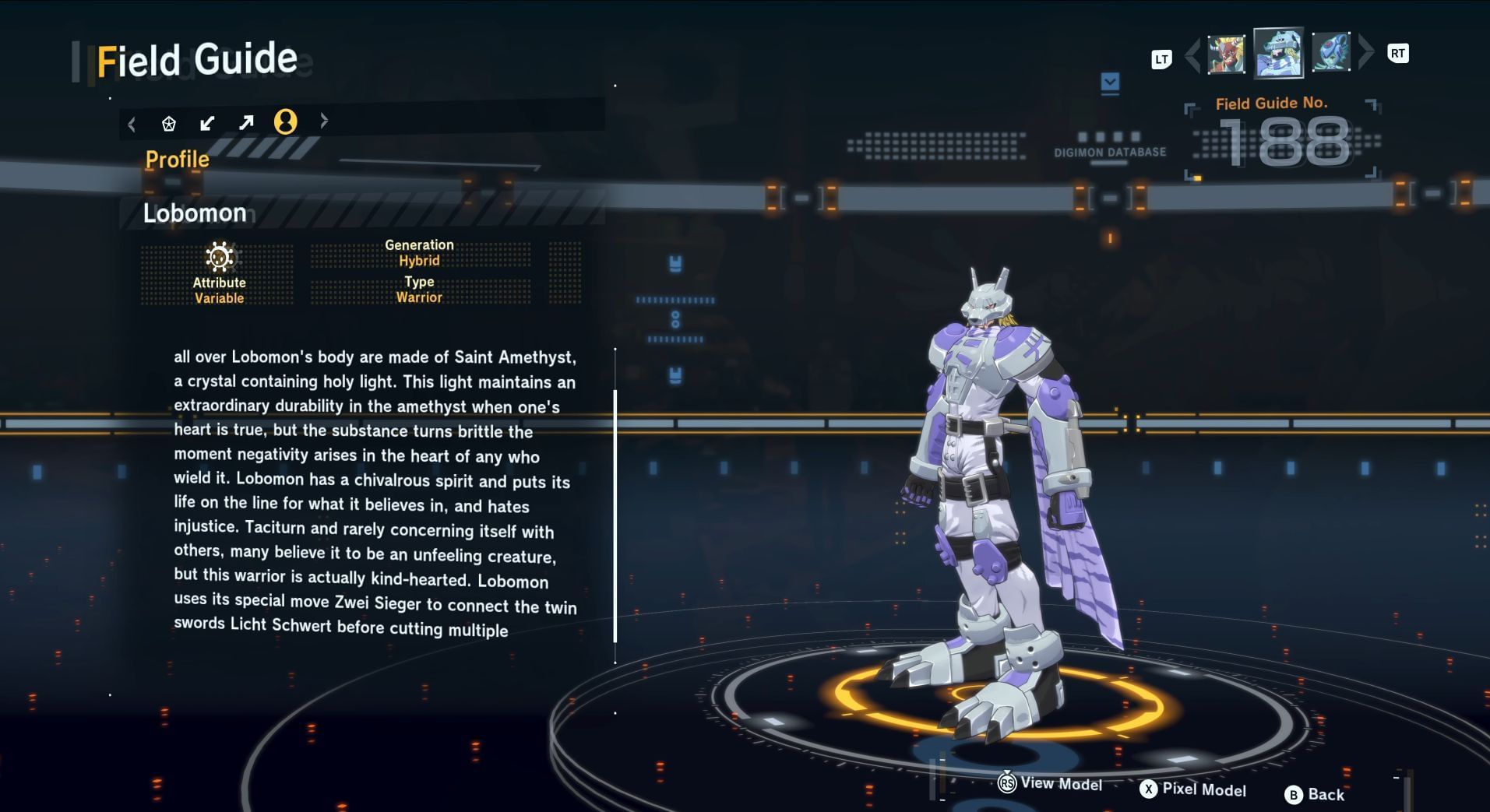Switch to the up-right arrow tab
This screenshot has width=1490, height=812.
[x=246, y=122]
